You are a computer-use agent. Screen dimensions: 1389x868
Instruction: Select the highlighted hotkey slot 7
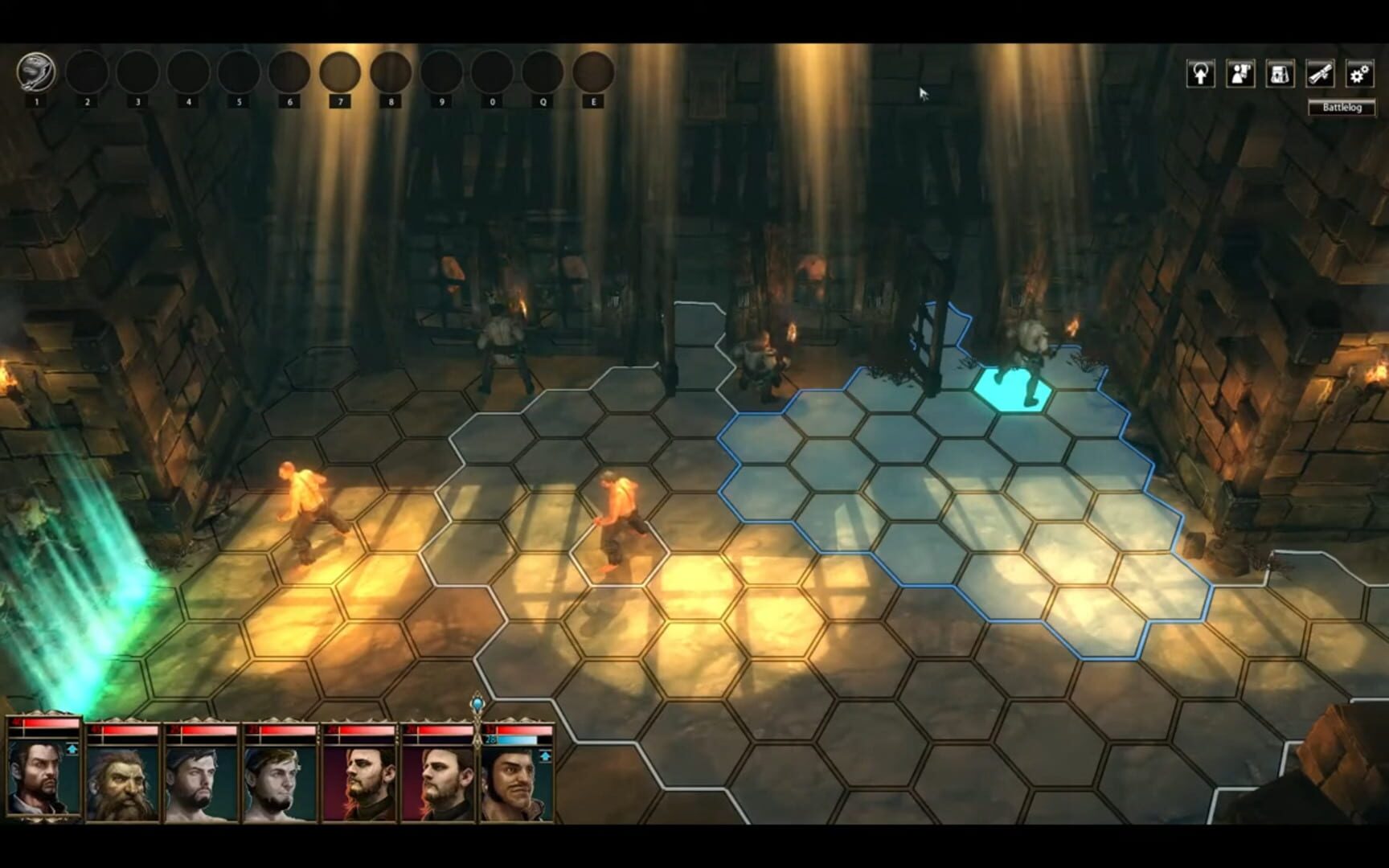click(x=342, y=72)
